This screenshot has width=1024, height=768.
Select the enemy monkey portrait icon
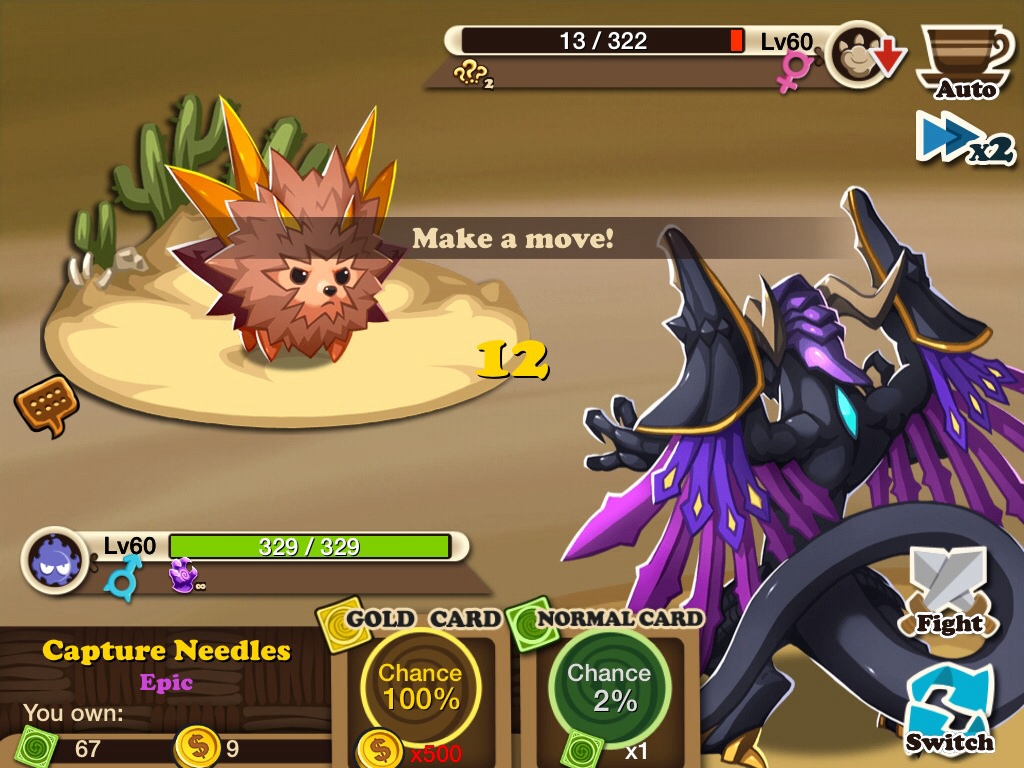click(856, 53)
